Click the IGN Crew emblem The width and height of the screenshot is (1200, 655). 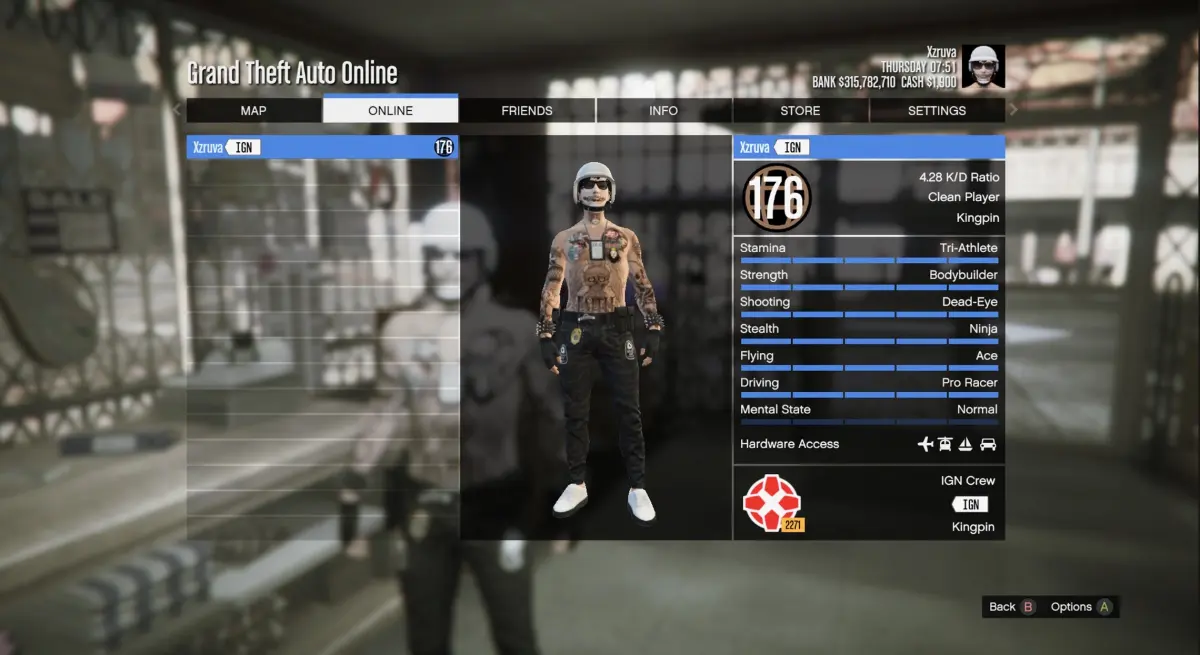coord(772,502)
